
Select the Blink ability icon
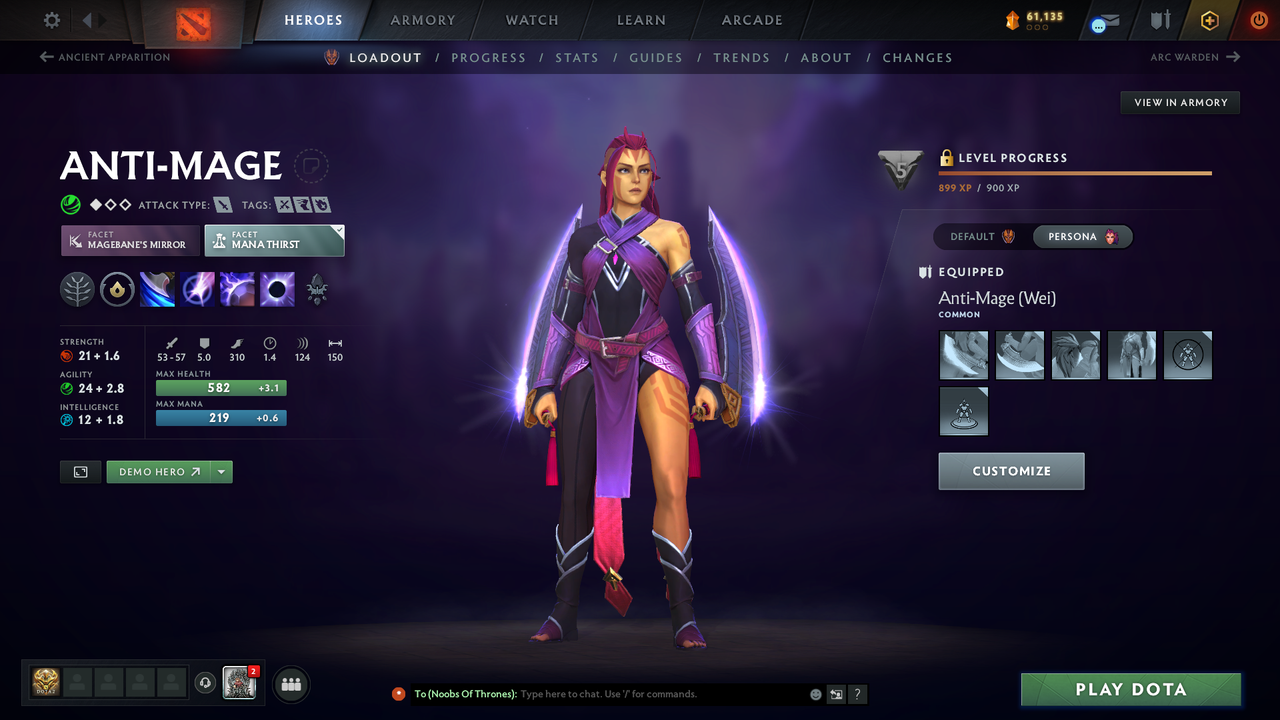coord(197,290)
